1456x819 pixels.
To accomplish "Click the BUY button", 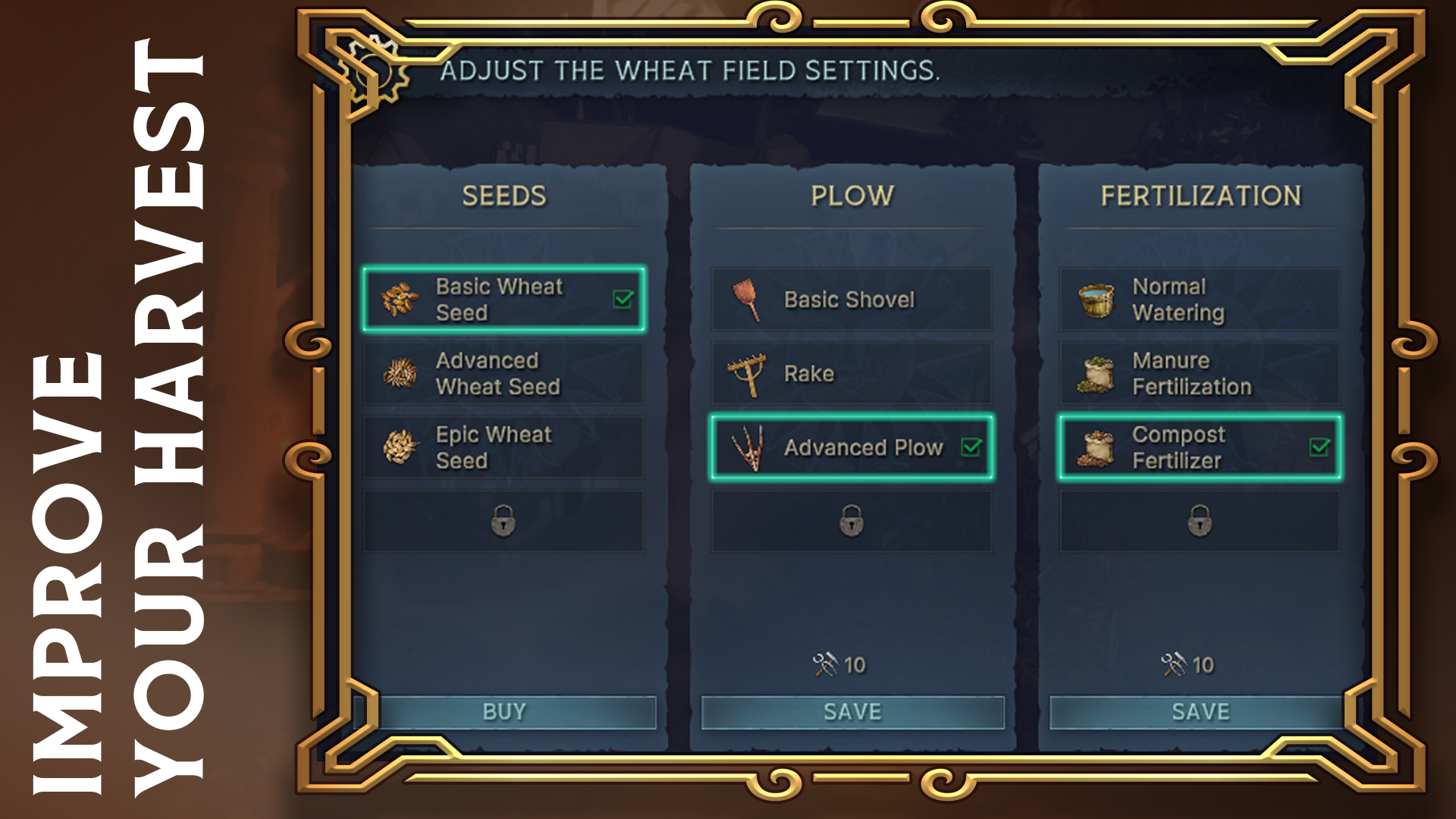I will tap(504, 711).
